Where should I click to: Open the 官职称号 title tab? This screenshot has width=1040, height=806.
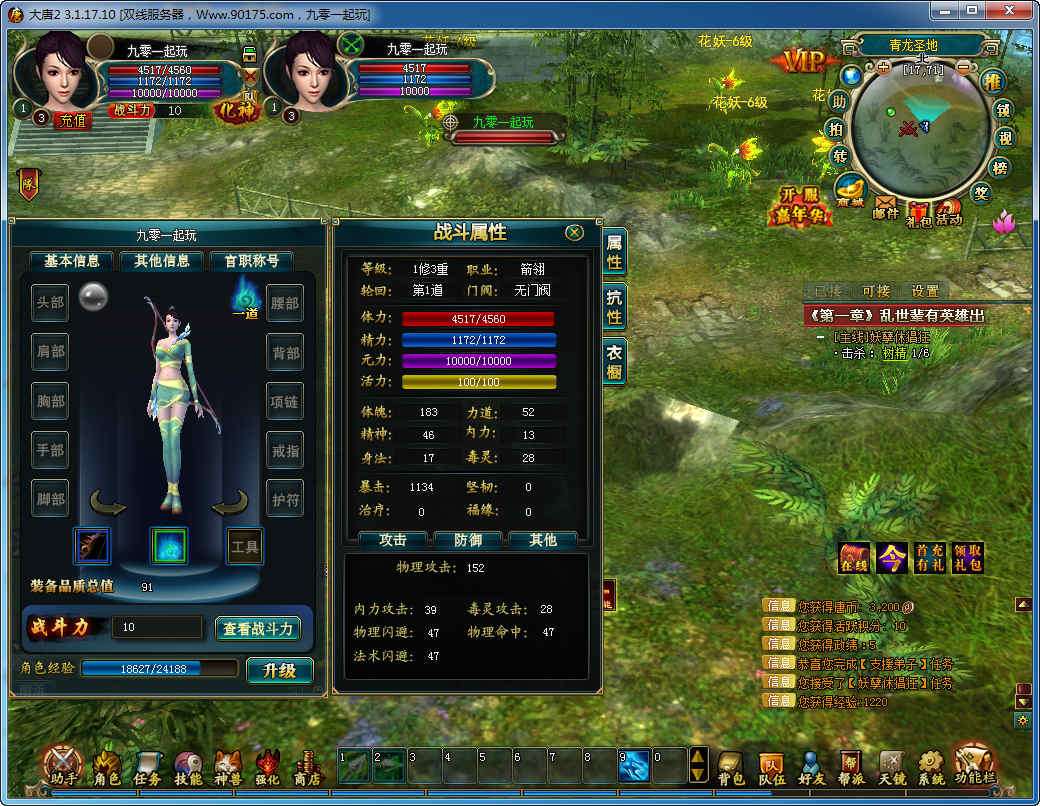click(251, 261)
